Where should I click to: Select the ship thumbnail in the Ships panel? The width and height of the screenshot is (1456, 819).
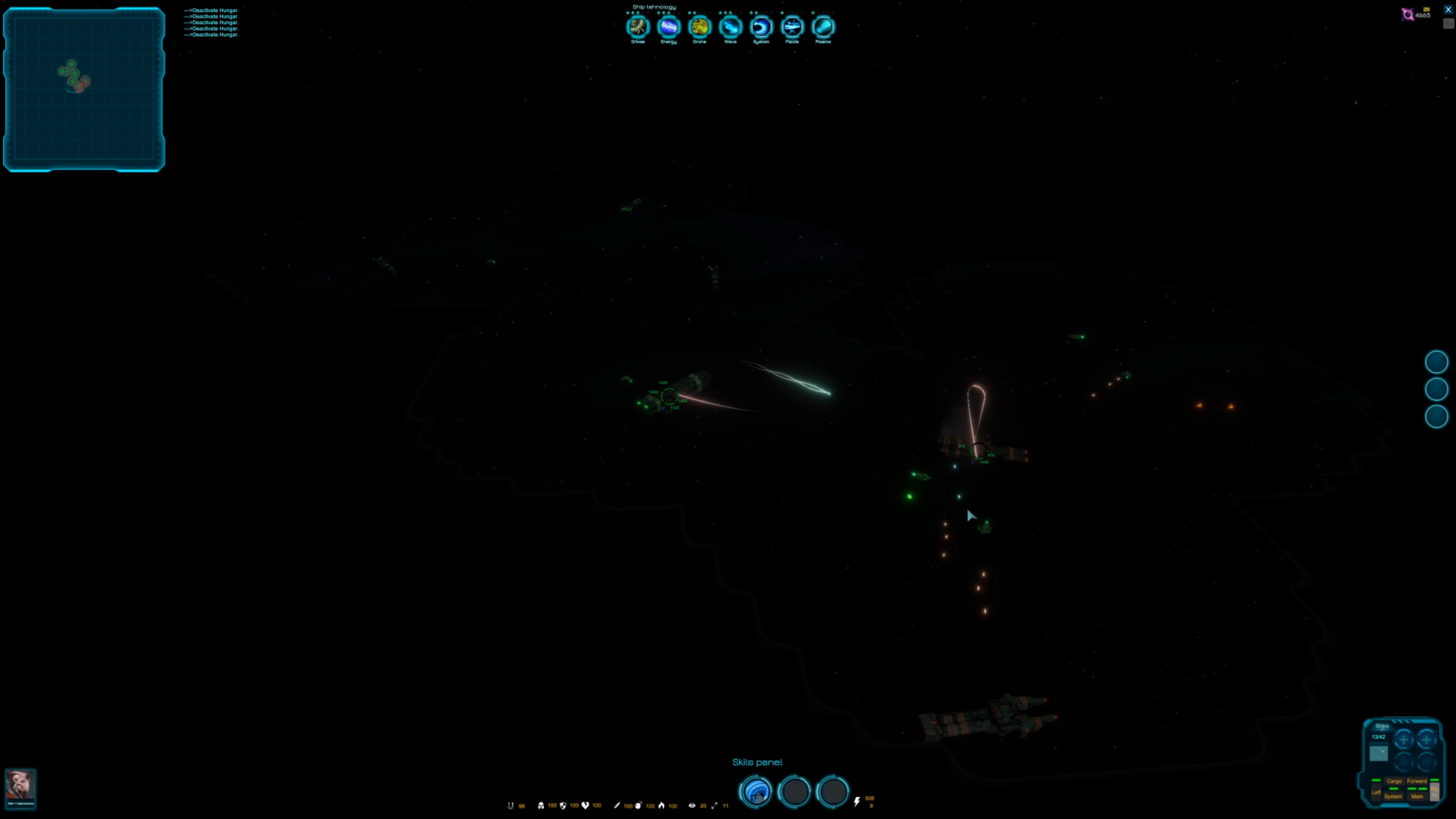point(1379,752)
